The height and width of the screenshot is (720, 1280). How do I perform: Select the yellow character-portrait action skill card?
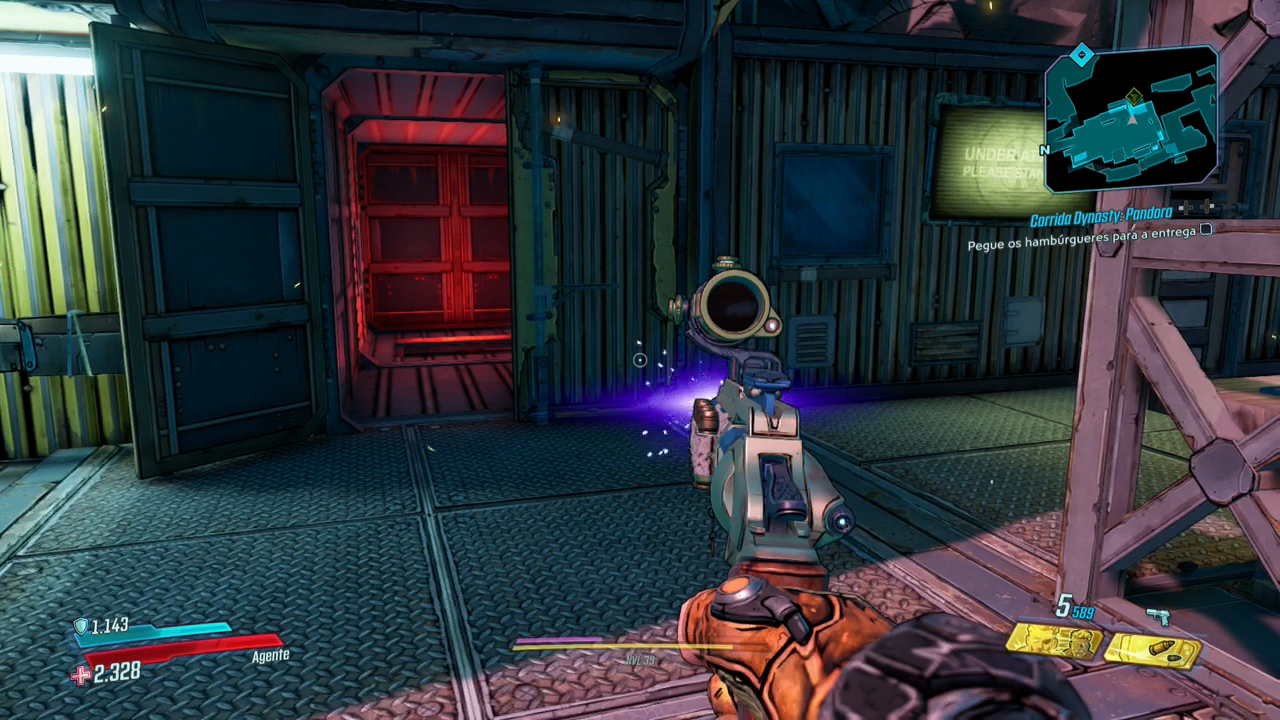[x=1054, y=640]
